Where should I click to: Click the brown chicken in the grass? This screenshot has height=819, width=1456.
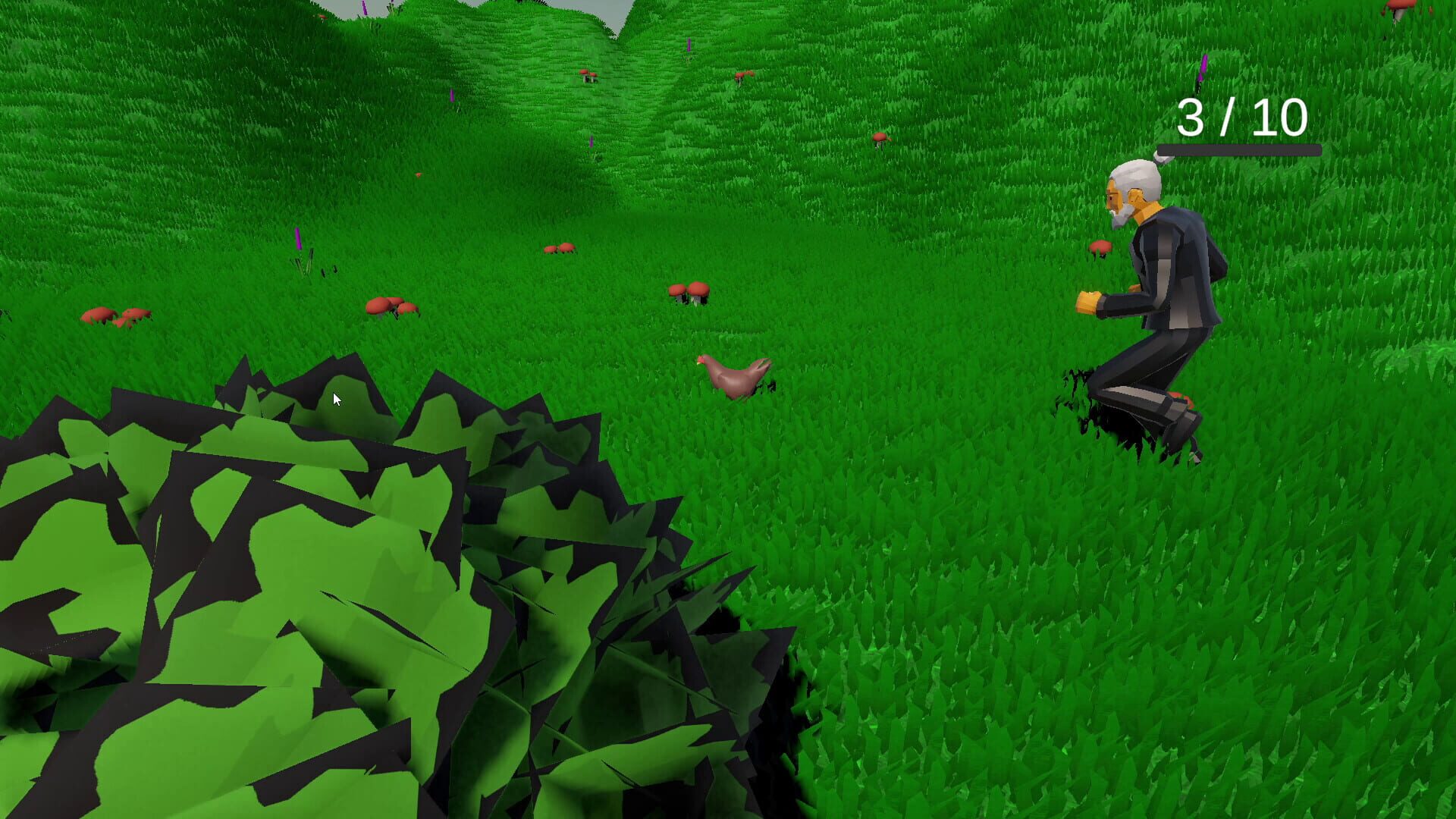732,375
